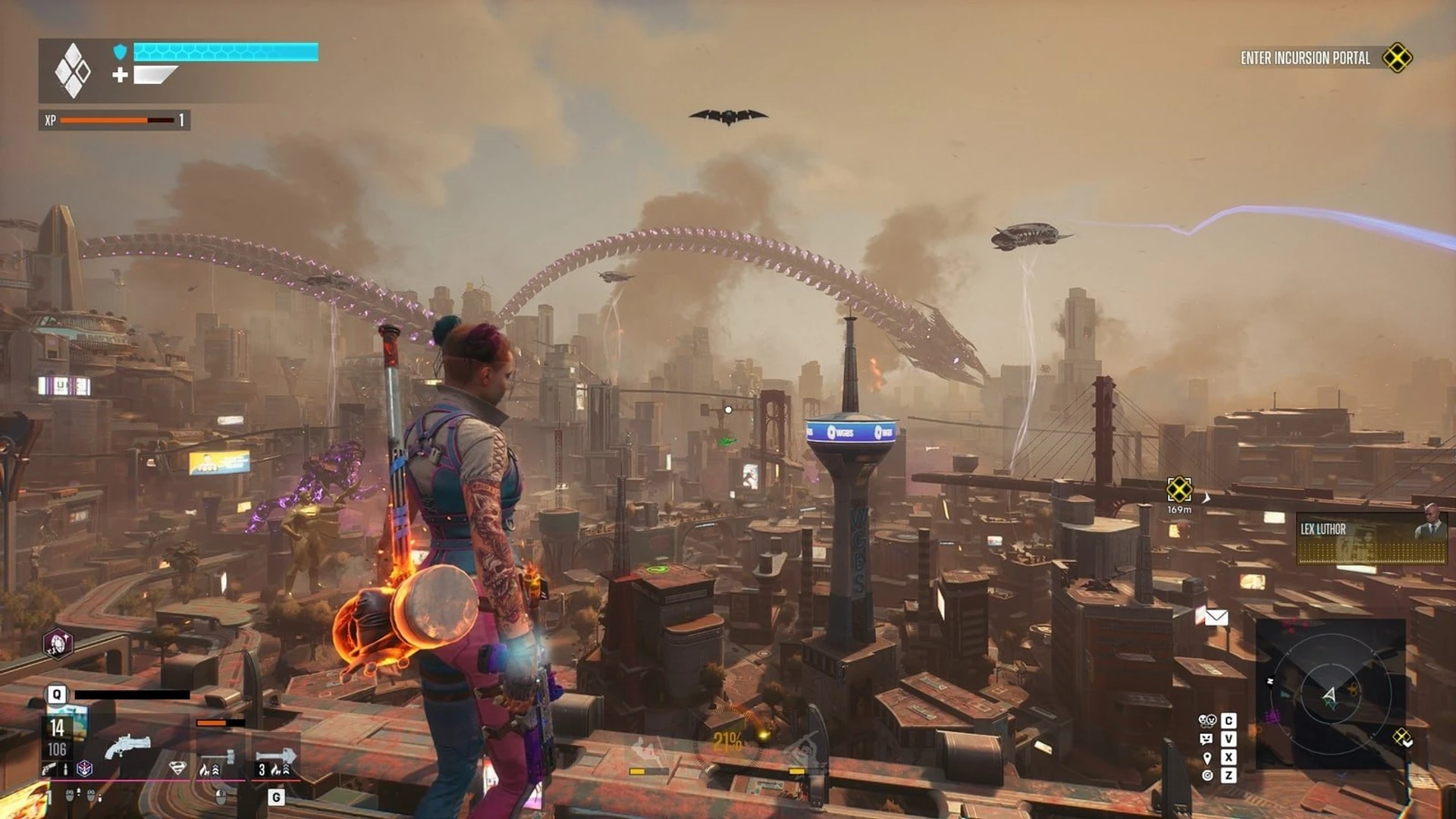The width and height of the screenshot is (1456, 819).
Task: Open the emote speech bubble icon
Action: click(x=1207, y=739)
